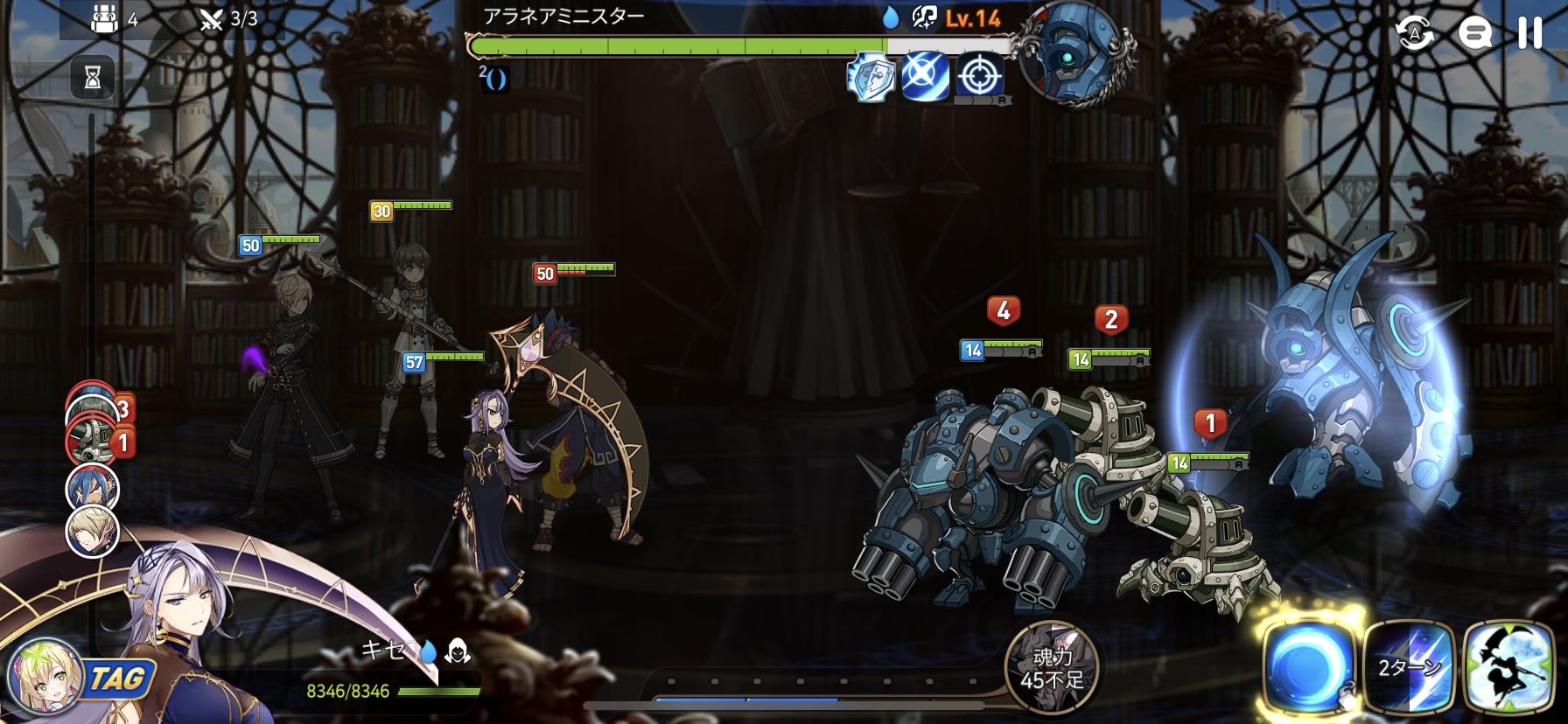This screenshot has height=724, width=1568.
Task: Open the chat speech bubble
Action: point(1474,34)
